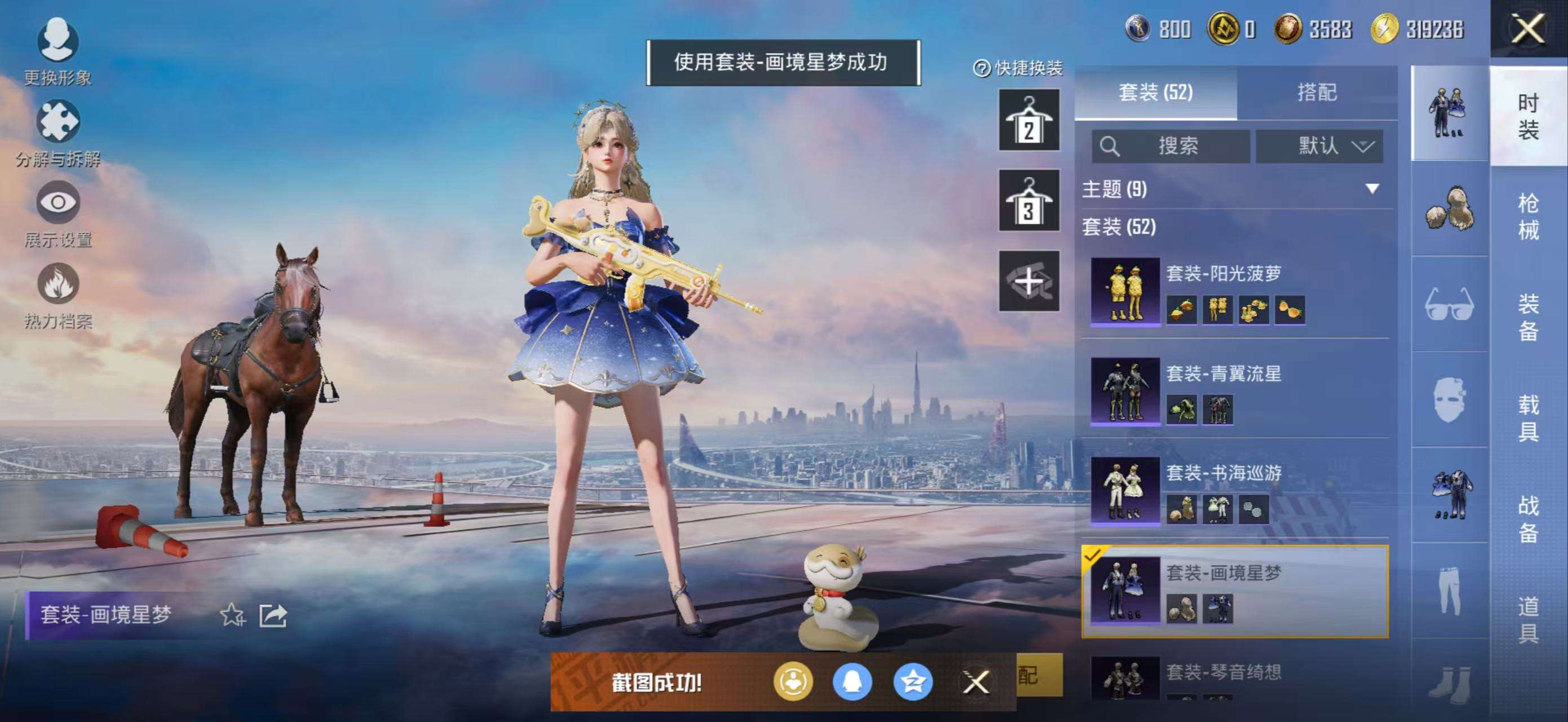Choose the 套装-书海巡游 outfit
Screen dimensions: 1568x722
[1236, 491]
